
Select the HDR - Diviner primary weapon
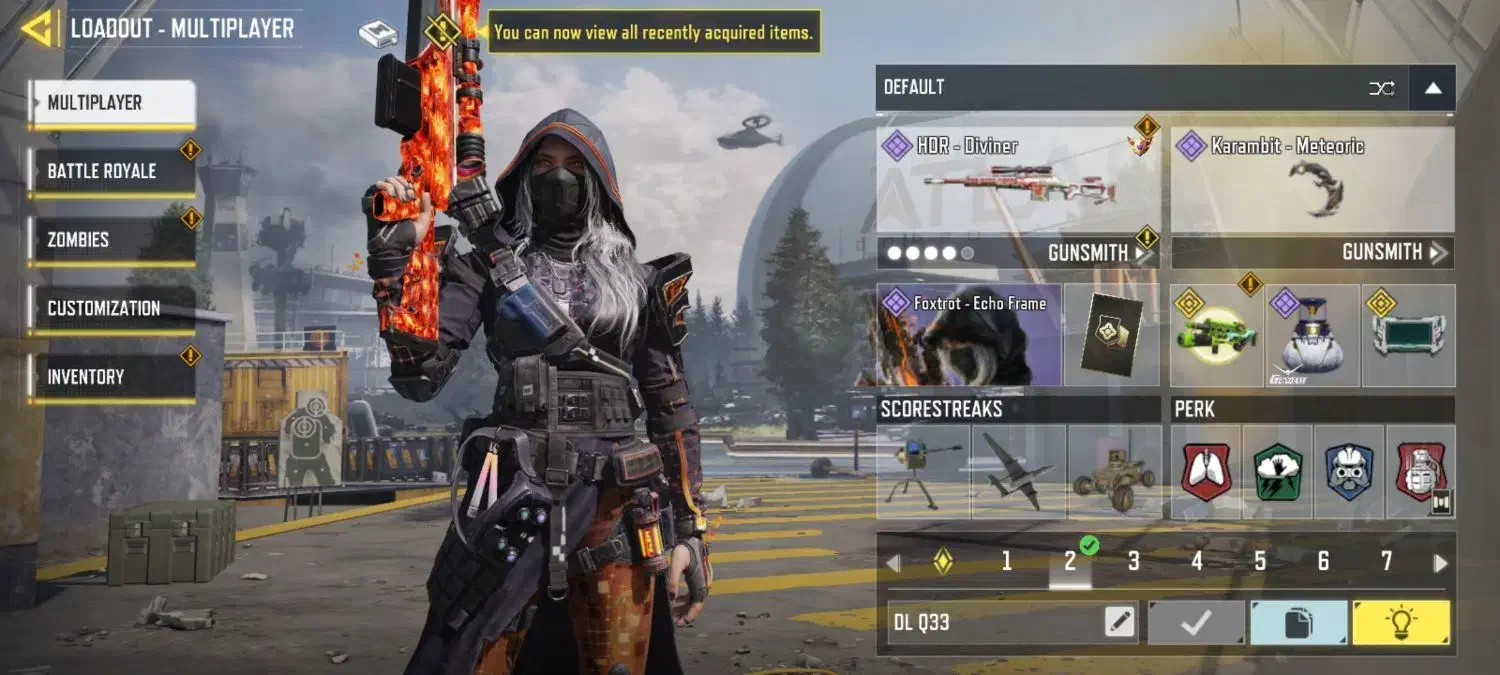tap(1017, 180)
